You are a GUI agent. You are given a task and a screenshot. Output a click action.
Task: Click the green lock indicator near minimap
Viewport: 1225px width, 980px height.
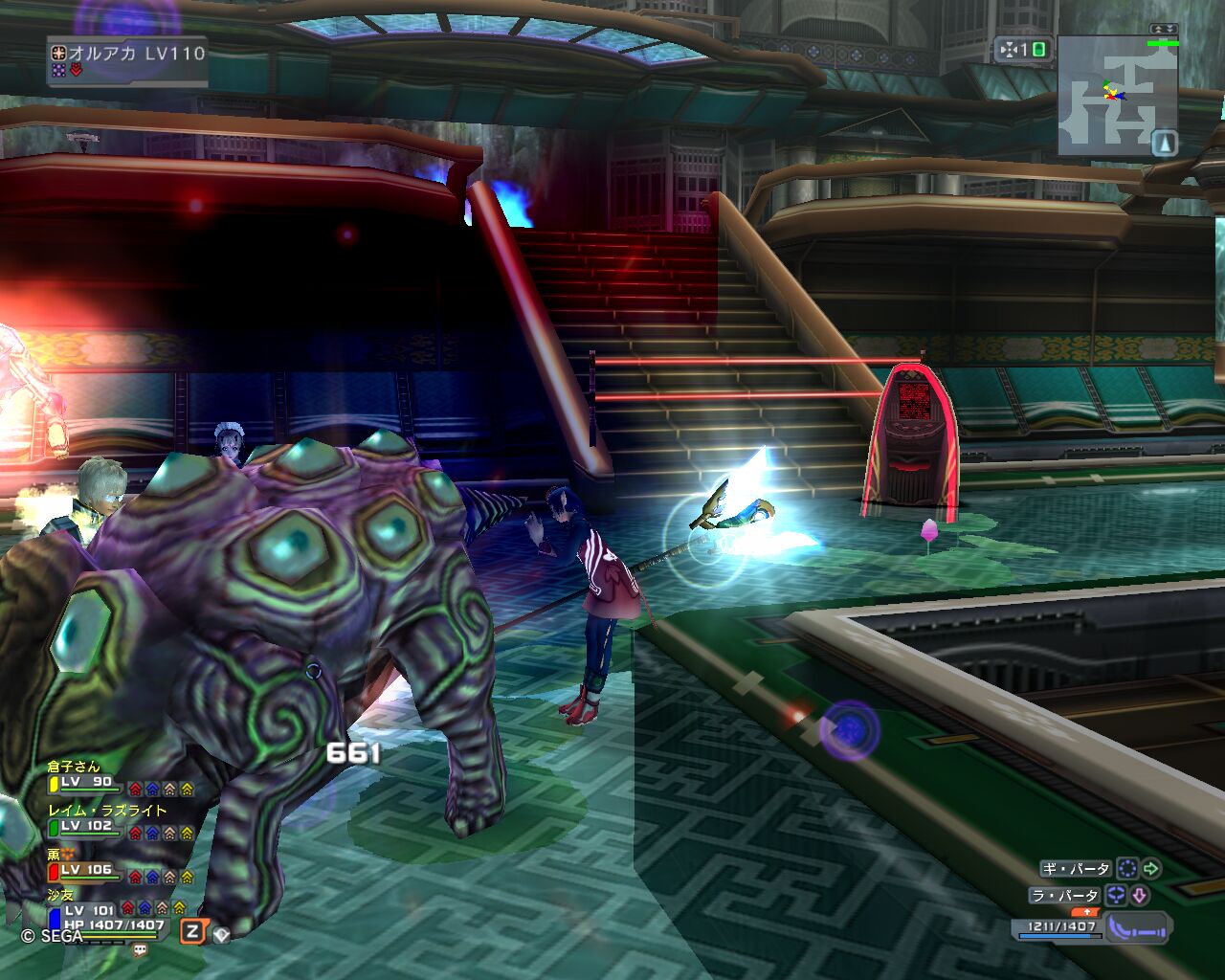[1038, 50]
